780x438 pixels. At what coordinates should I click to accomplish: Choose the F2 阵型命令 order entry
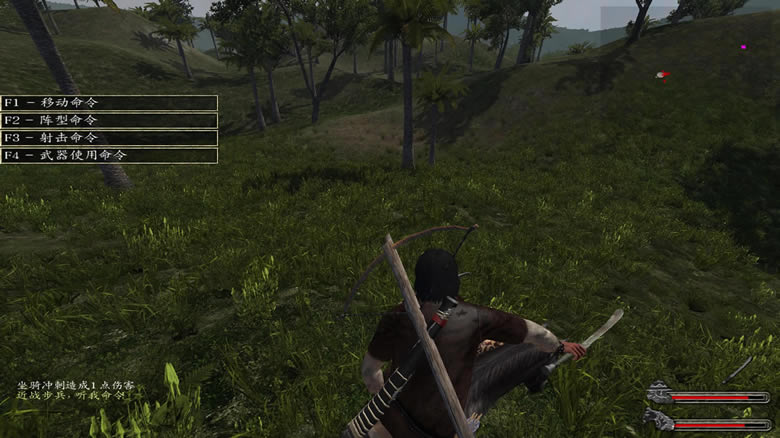(109, 120)
